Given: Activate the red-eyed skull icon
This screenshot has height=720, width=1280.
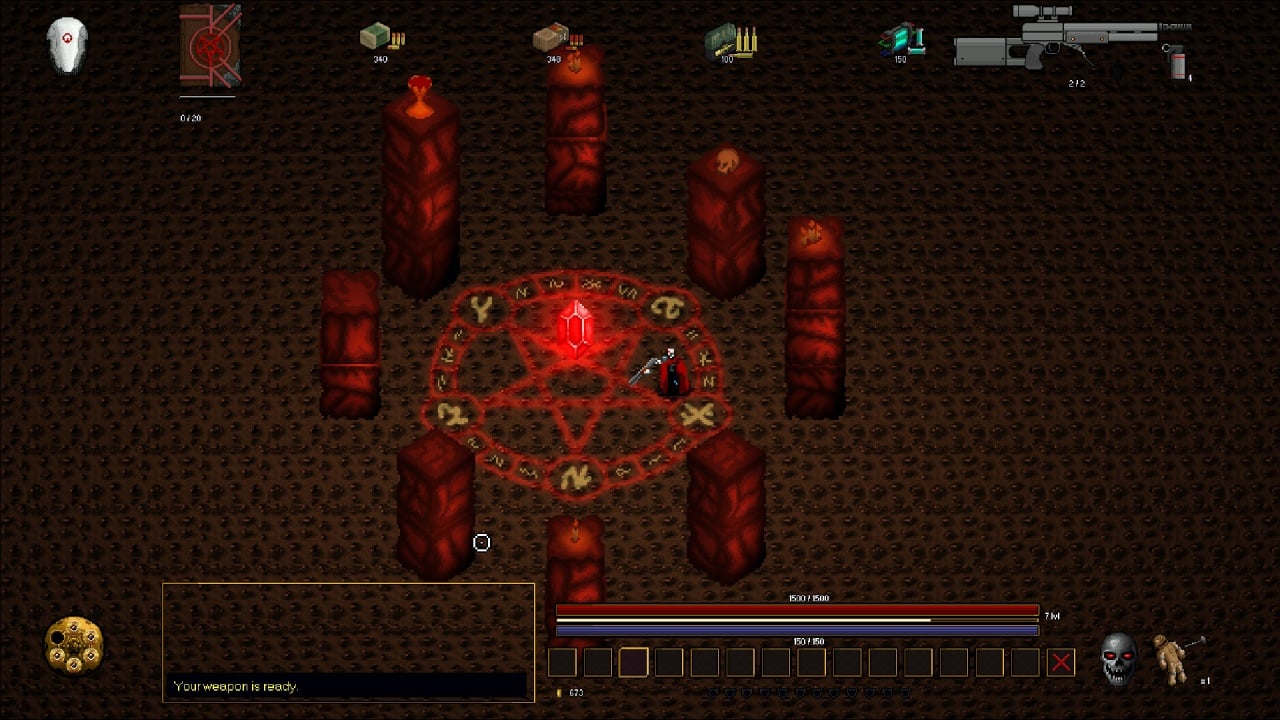Looking at the screenshot, I should tap(1119, 659).
